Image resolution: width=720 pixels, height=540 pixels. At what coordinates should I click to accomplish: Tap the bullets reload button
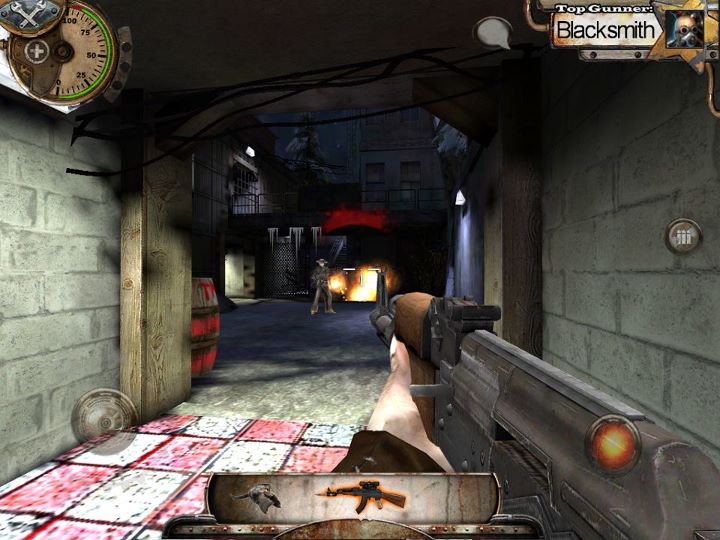(684, 237)
